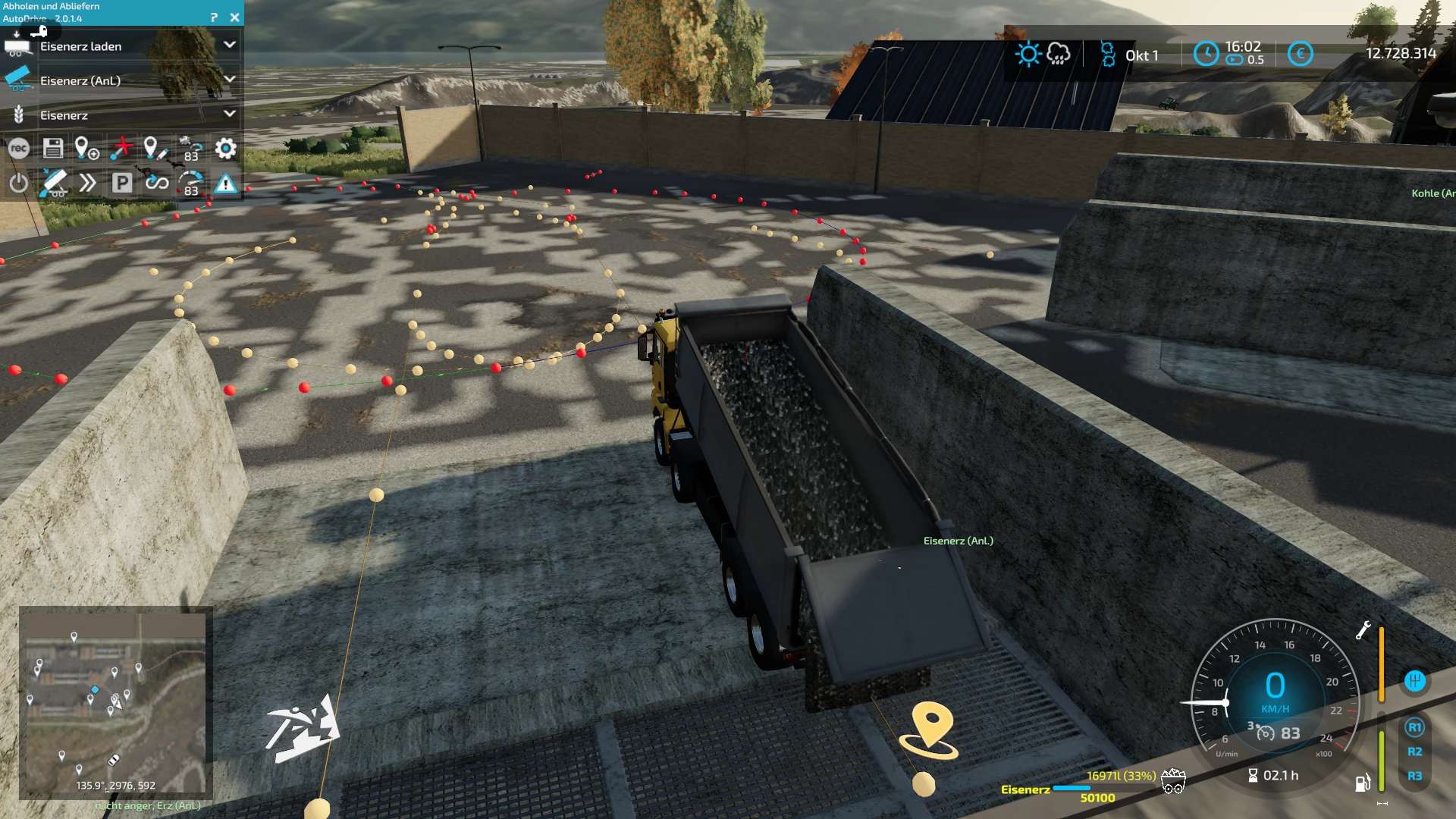Screen dimensions: 1456x819
Task: Click the tilted trailer unload icon
Action: click(x=53, y=183)
